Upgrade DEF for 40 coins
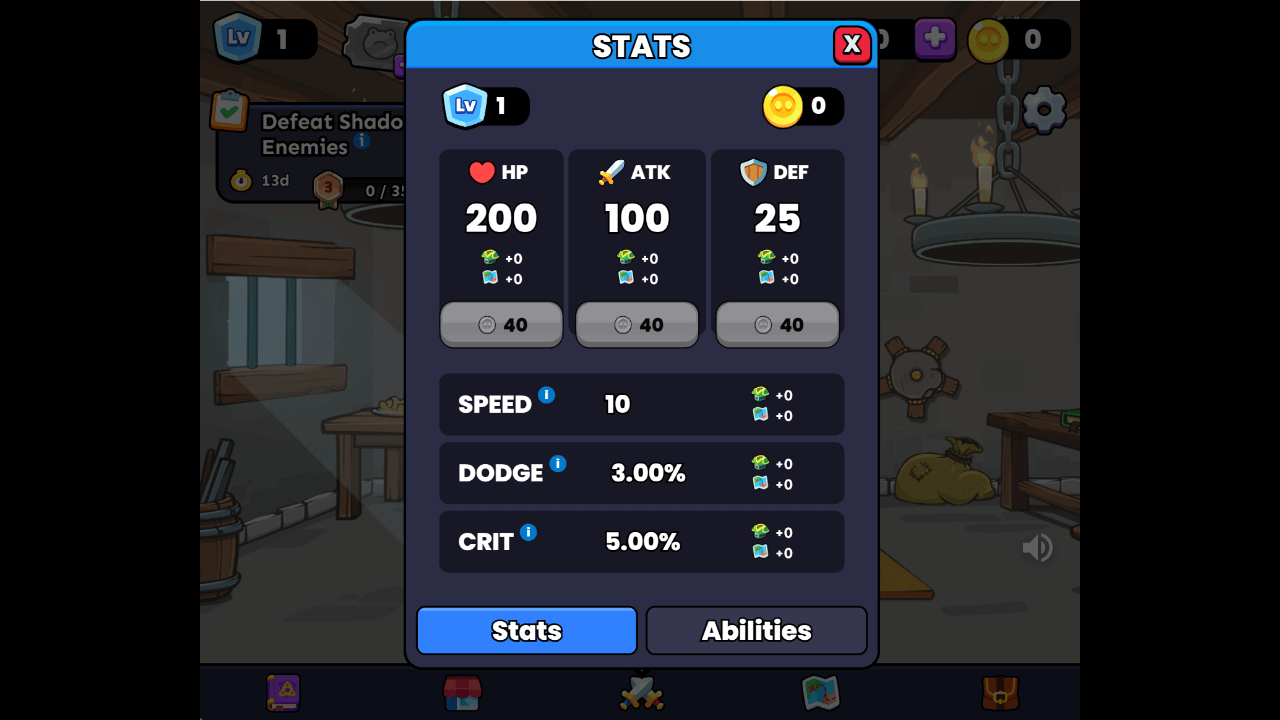 click(777, 325)
